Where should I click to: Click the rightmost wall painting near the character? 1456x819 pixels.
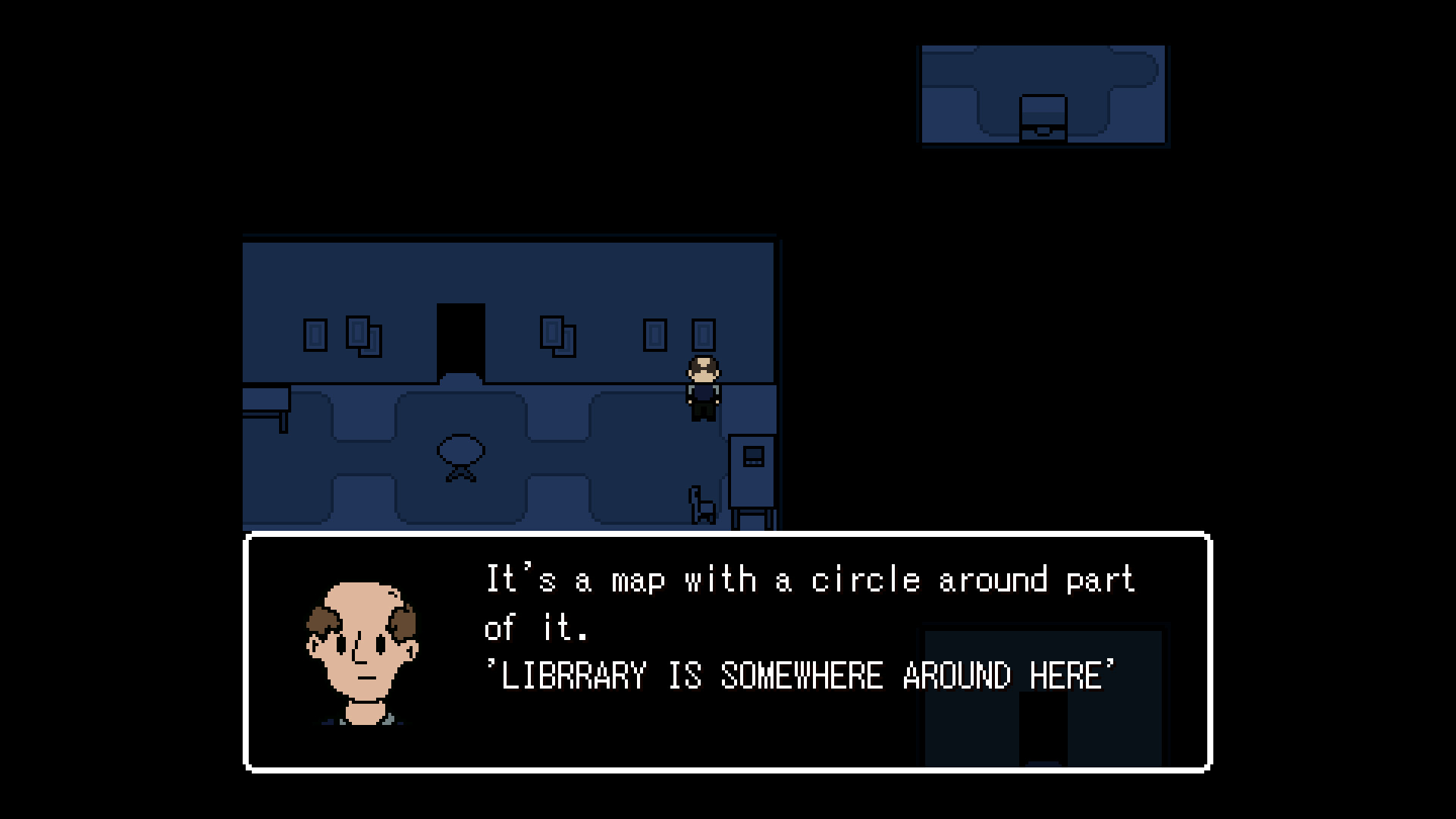coord(704,334)
